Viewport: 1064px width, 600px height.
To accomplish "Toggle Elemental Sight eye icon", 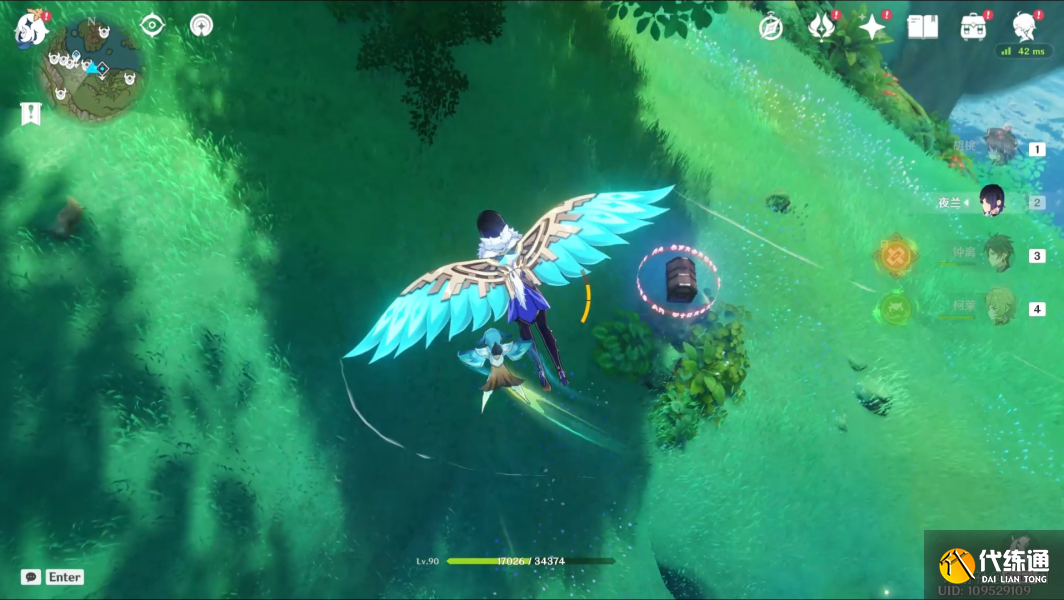I will pyautogui.click(x=152, y=26).
